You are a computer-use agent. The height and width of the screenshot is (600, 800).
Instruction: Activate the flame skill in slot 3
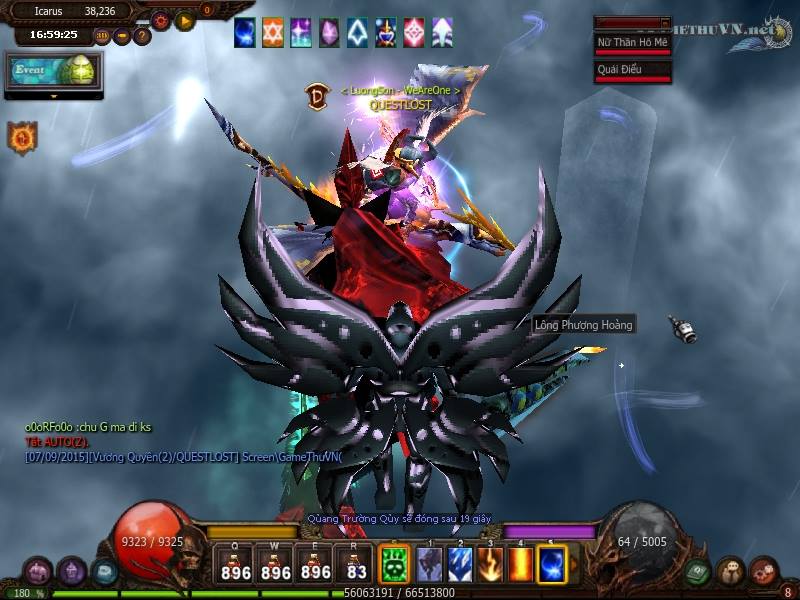pos(490,565)
